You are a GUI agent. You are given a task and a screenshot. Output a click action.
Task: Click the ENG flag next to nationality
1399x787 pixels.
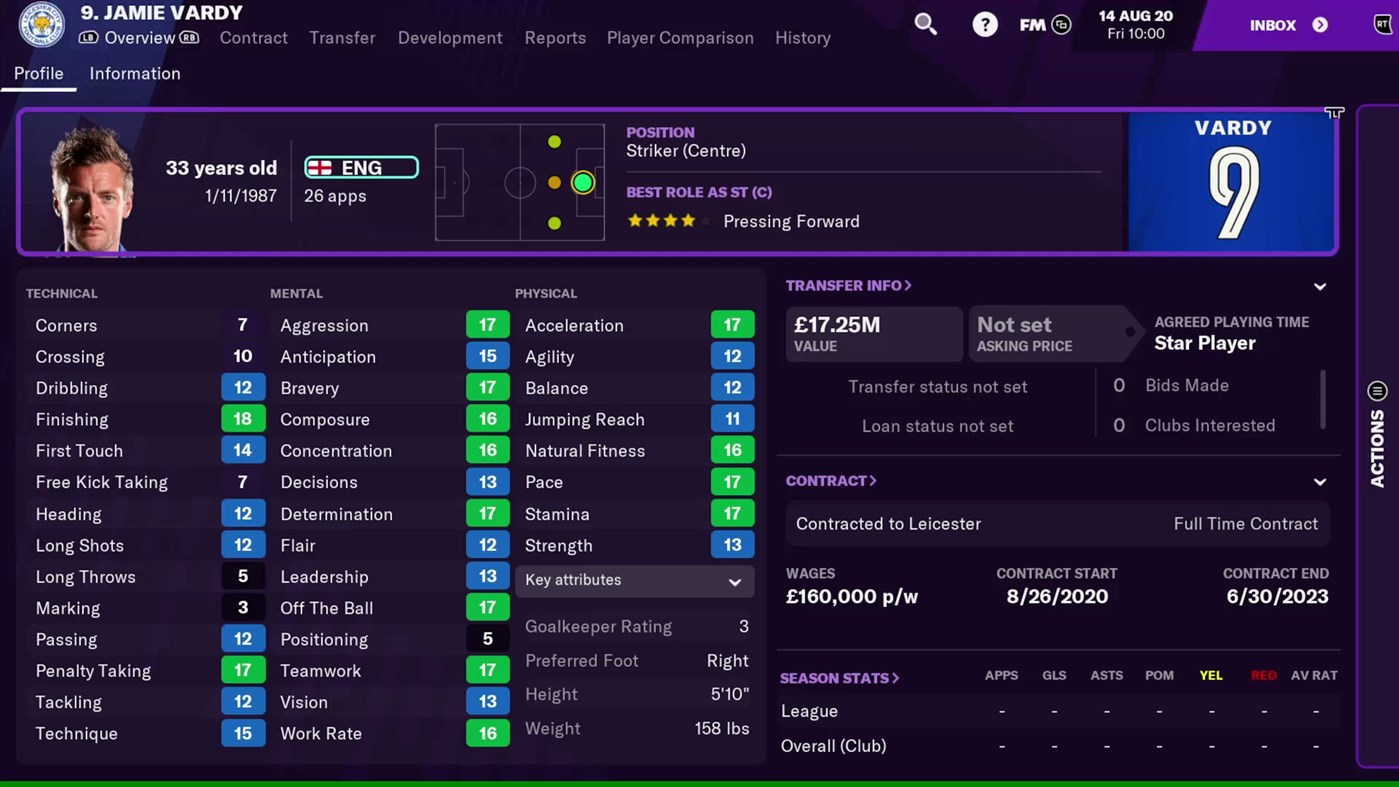(318, 167)
